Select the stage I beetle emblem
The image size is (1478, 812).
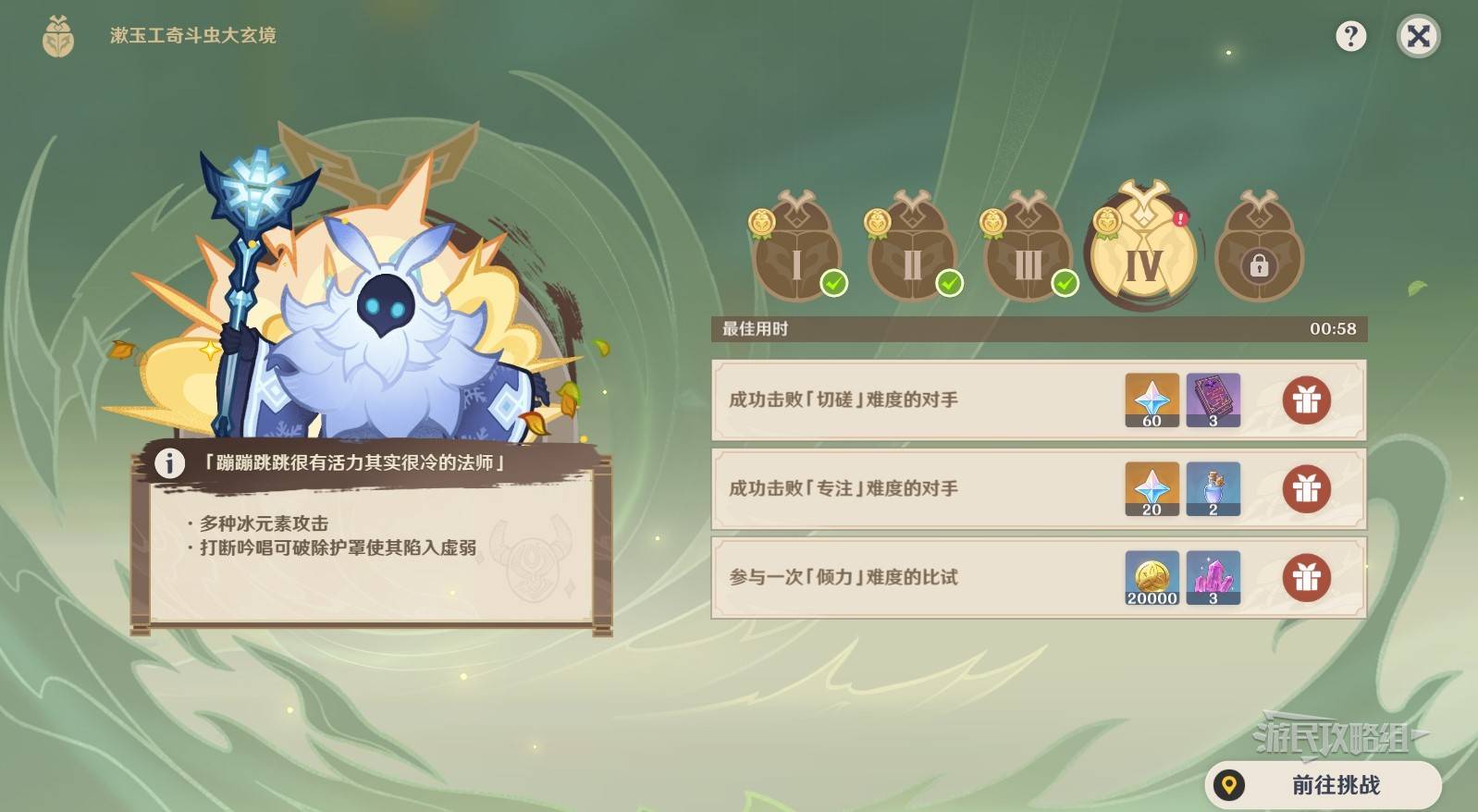pyautogui.click(x=796, y=250)
